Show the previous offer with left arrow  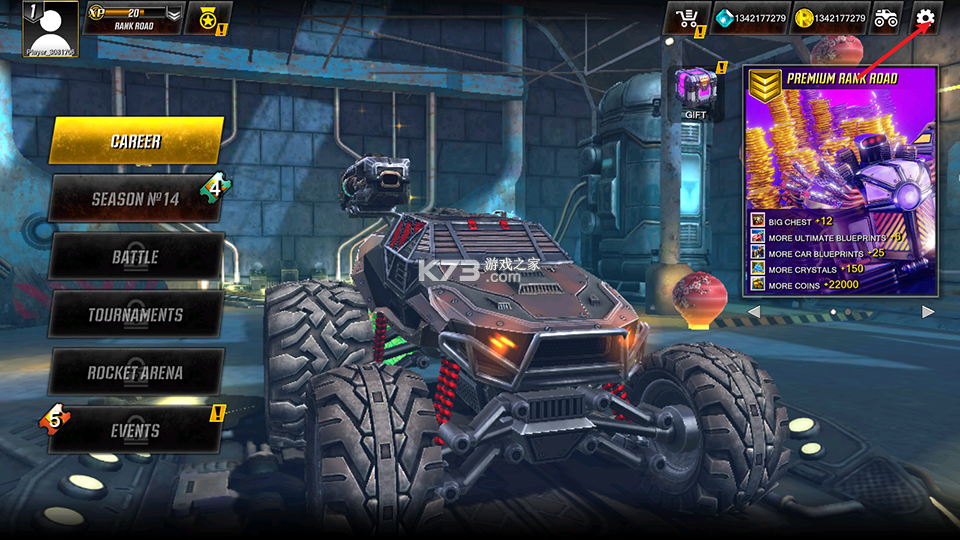(754, 312)
